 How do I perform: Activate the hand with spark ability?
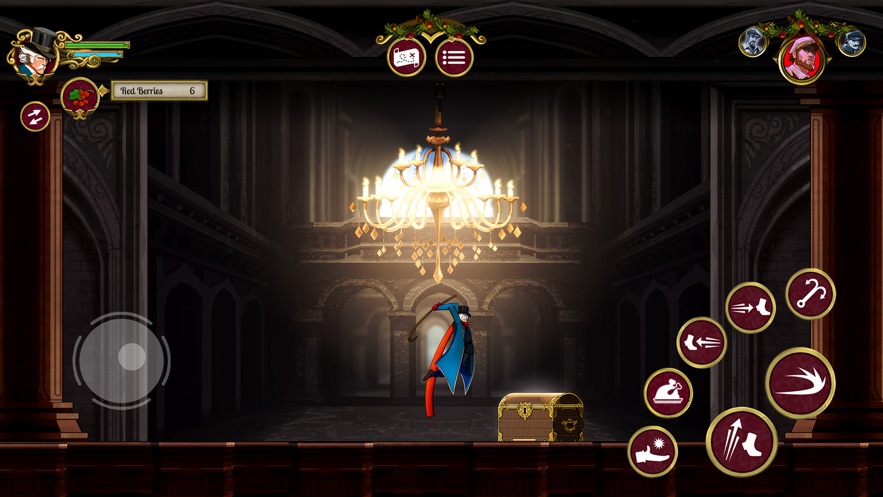tap(652, 451)
